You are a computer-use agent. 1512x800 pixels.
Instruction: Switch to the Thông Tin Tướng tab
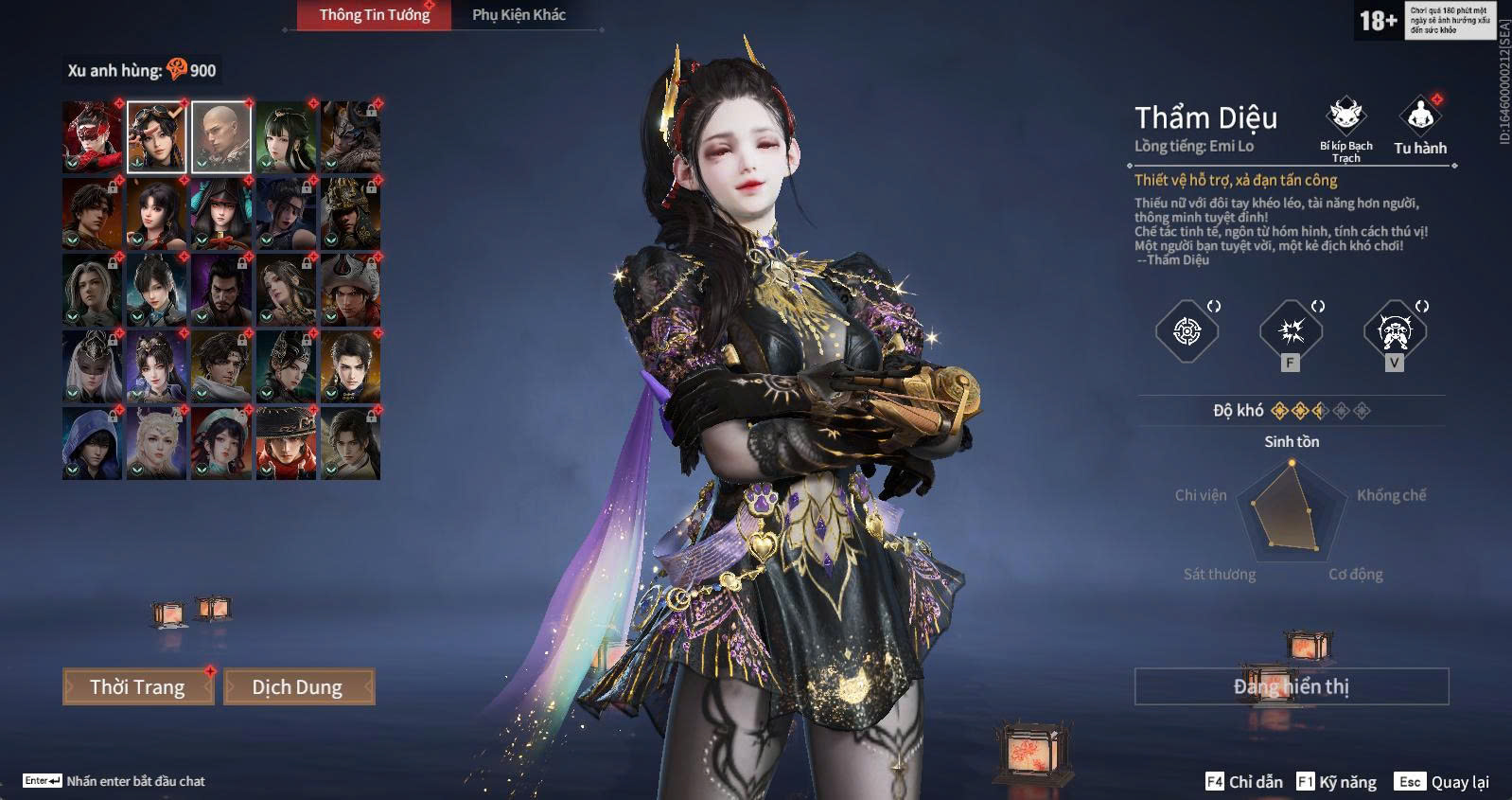374,15
